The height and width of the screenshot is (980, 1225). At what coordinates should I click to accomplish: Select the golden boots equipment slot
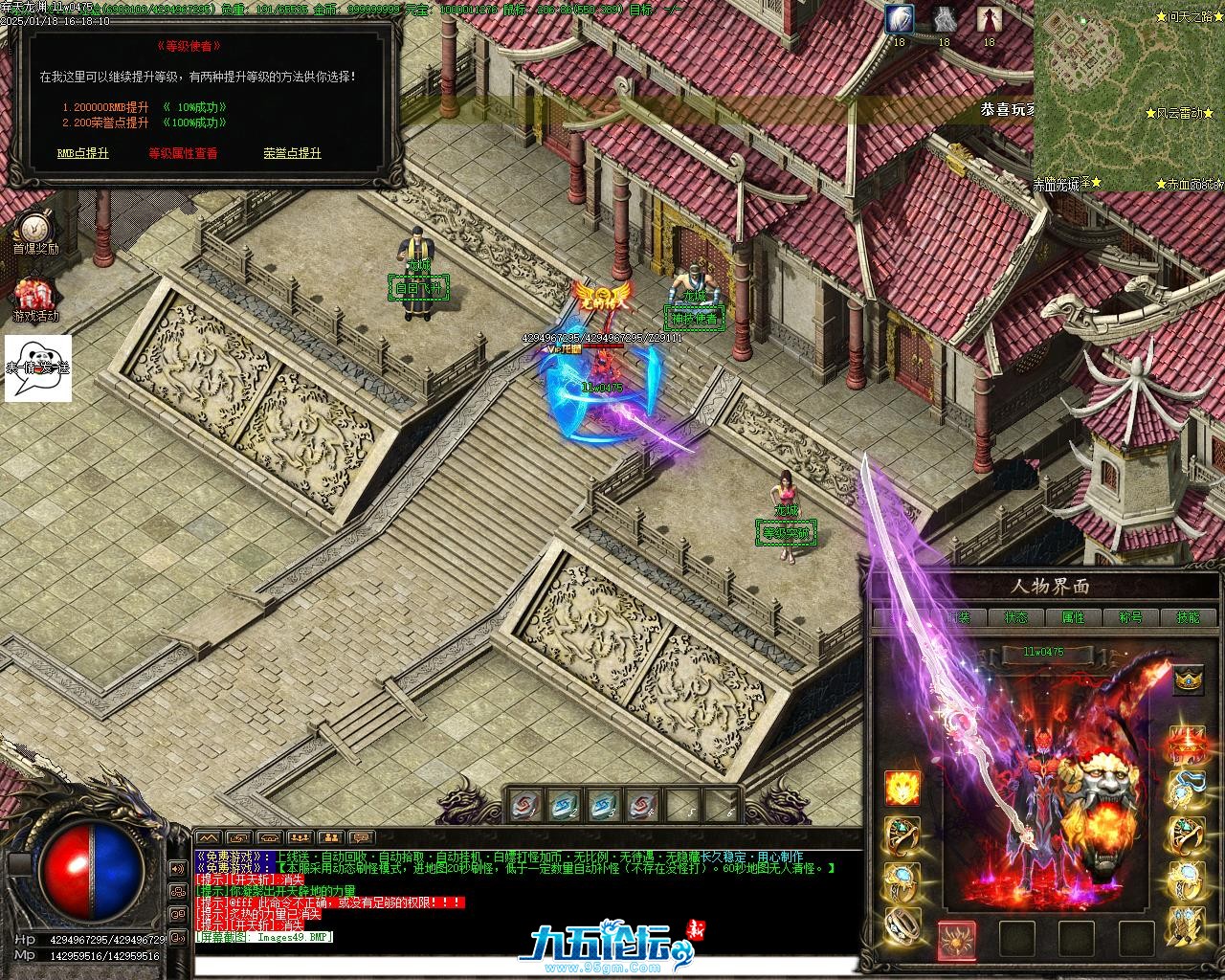click(1187, 926)
